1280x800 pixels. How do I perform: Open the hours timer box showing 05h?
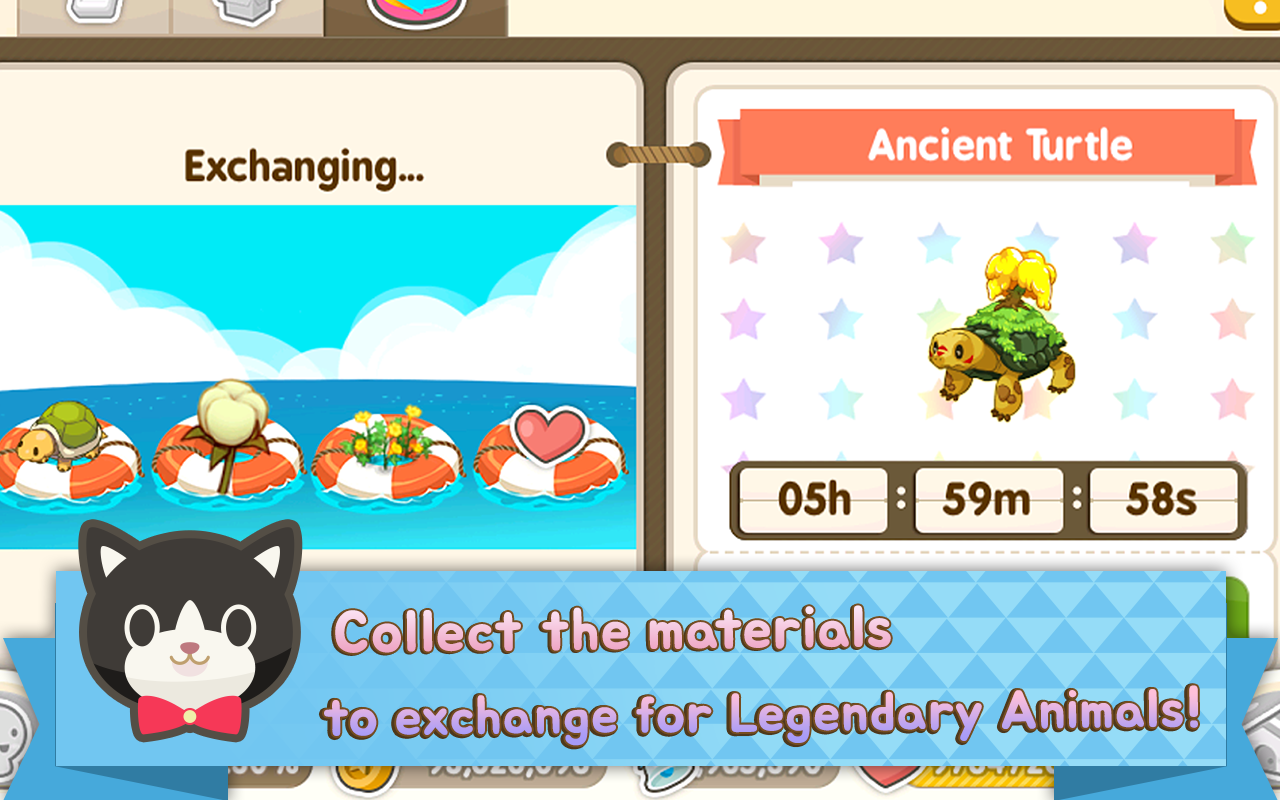(x=810, y=500)
